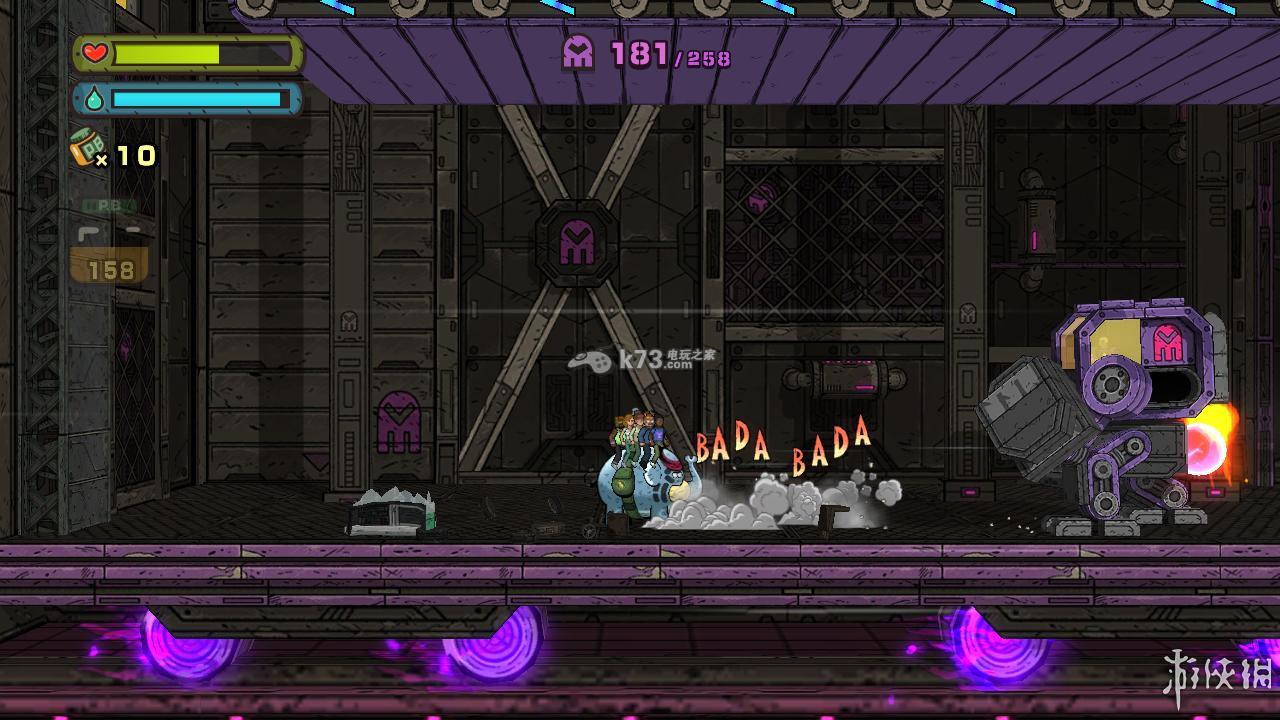Screen dimensions: 1280x720
Task: Click the peanut butter jar lives icon
Action: click(x=87, y=149)
